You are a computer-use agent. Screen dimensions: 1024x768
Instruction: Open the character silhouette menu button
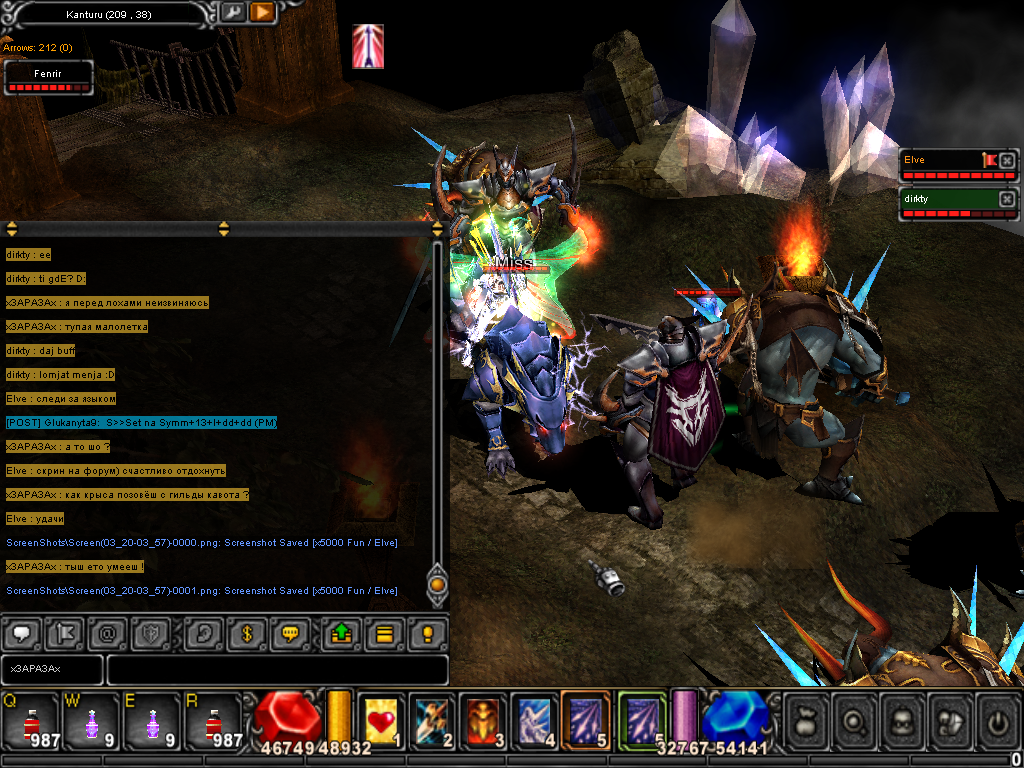[x=904, y=720]
